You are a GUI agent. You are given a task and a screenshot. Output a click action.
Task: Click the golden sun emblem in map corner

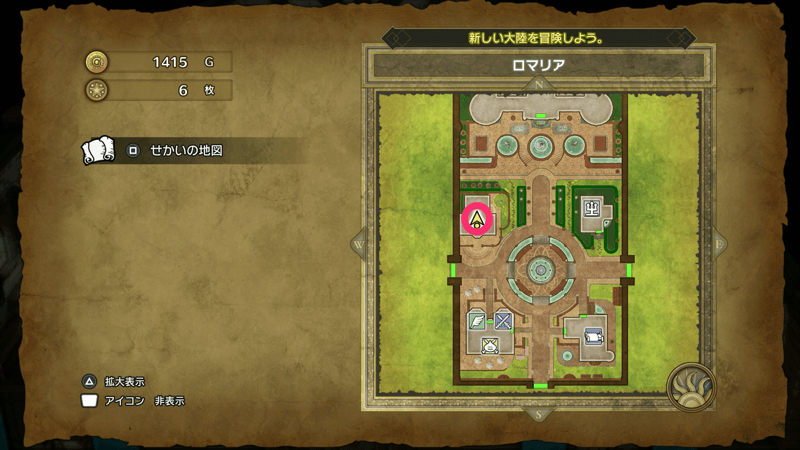(x=690, y=387)
